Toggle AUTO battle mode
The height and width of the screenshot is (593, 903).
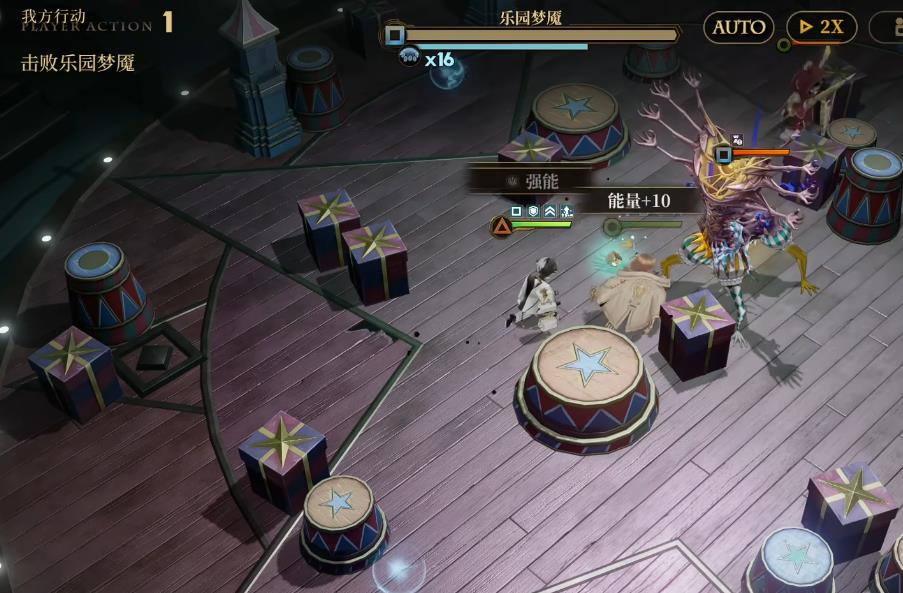[738, 27]
